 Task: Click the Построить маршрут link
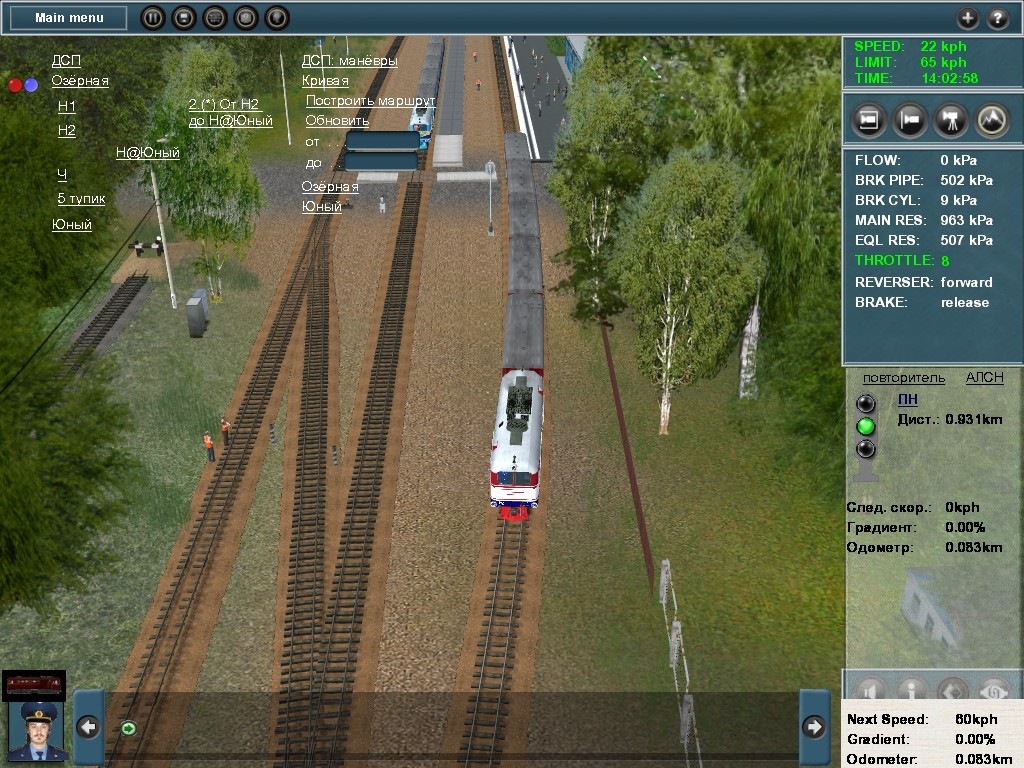coord(370,101)
